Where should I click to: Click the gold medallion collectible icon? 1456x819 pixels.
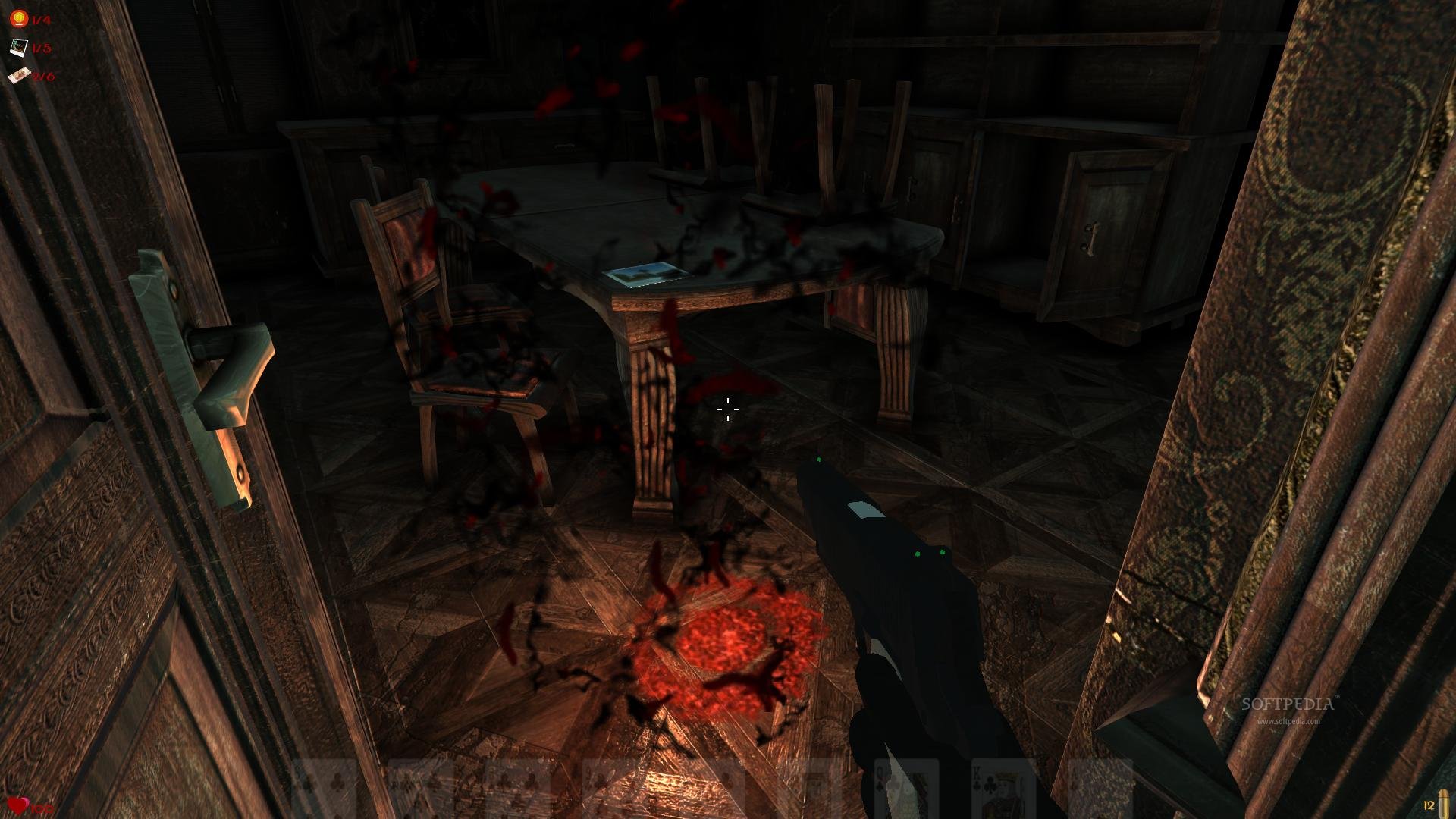tap(18, 19)
